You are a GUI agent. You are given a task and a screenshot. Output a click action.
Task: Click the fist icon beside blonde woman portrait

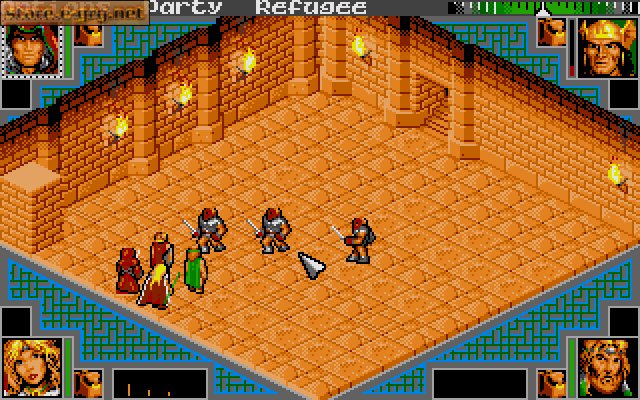(x=90, y=383)
